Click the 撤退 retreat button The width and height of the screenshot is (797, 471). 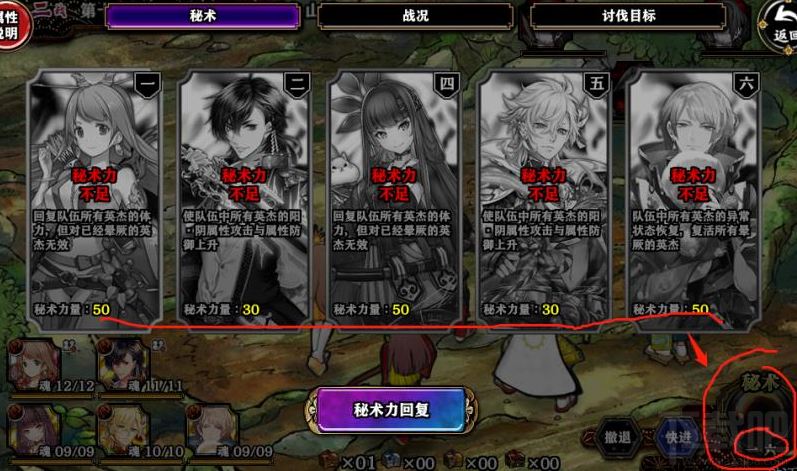[618, 438]
